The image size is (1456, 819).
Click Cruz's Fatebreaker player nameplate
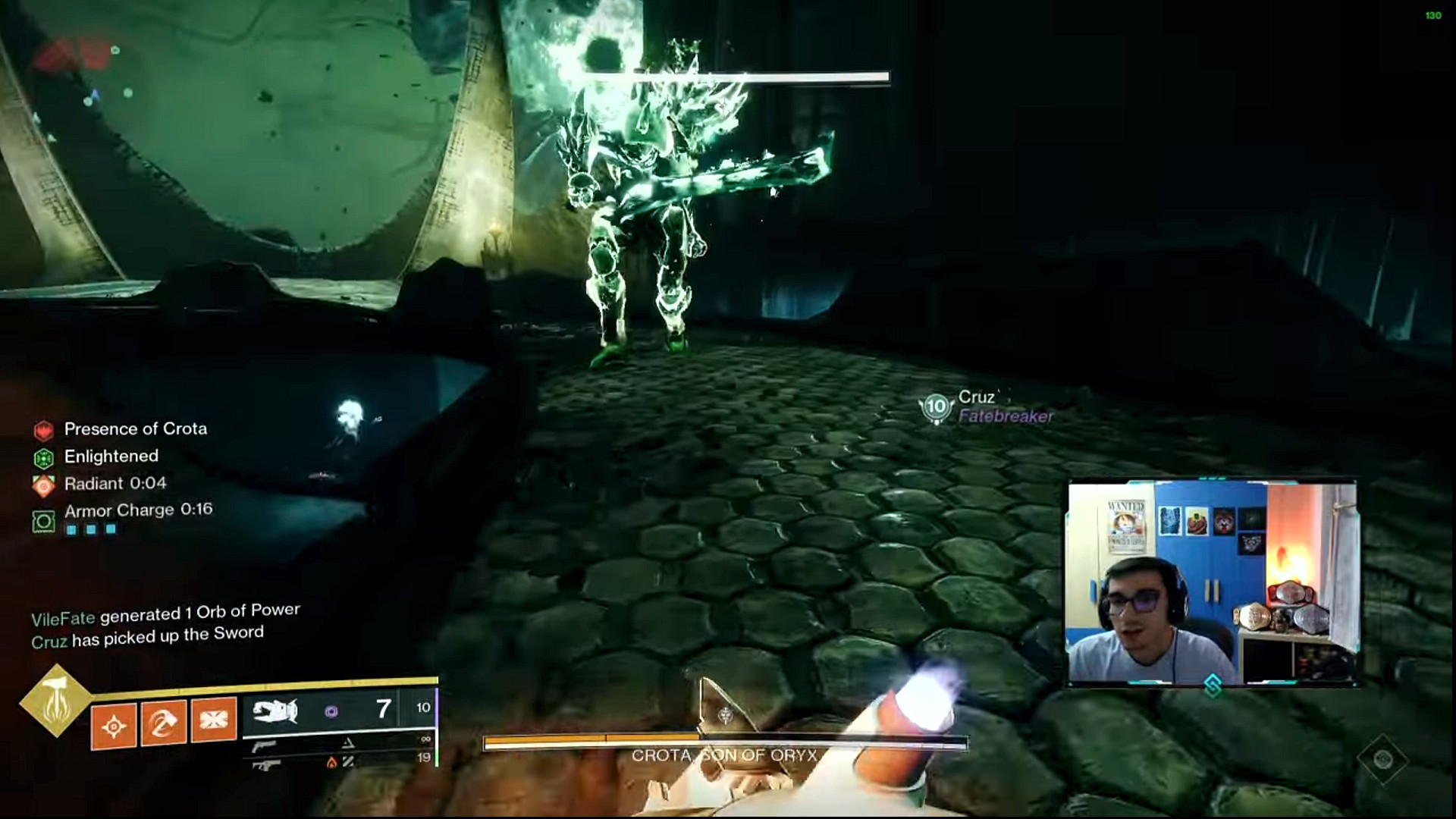(x=987, y=407)
